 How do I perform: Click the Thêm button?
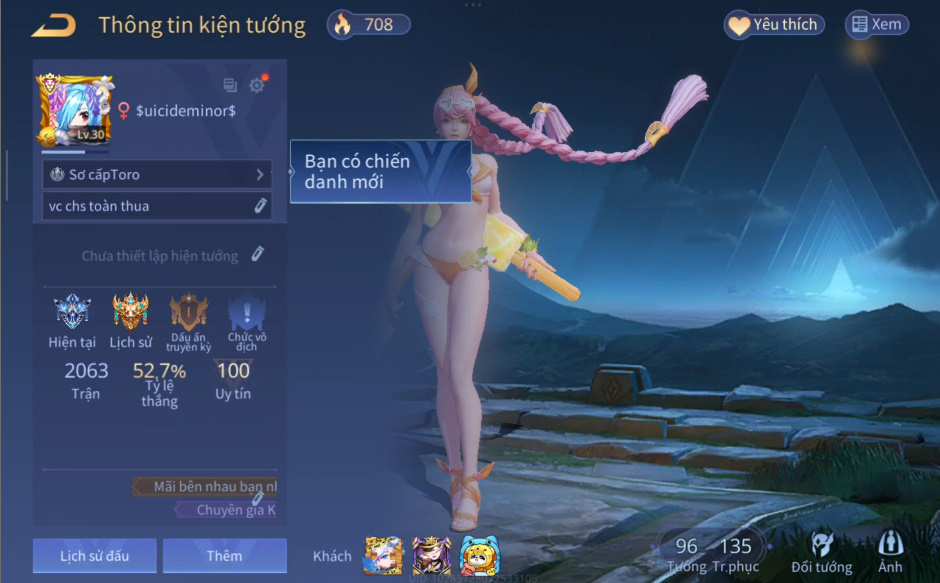pyautogui.click(x=224, y=556)
